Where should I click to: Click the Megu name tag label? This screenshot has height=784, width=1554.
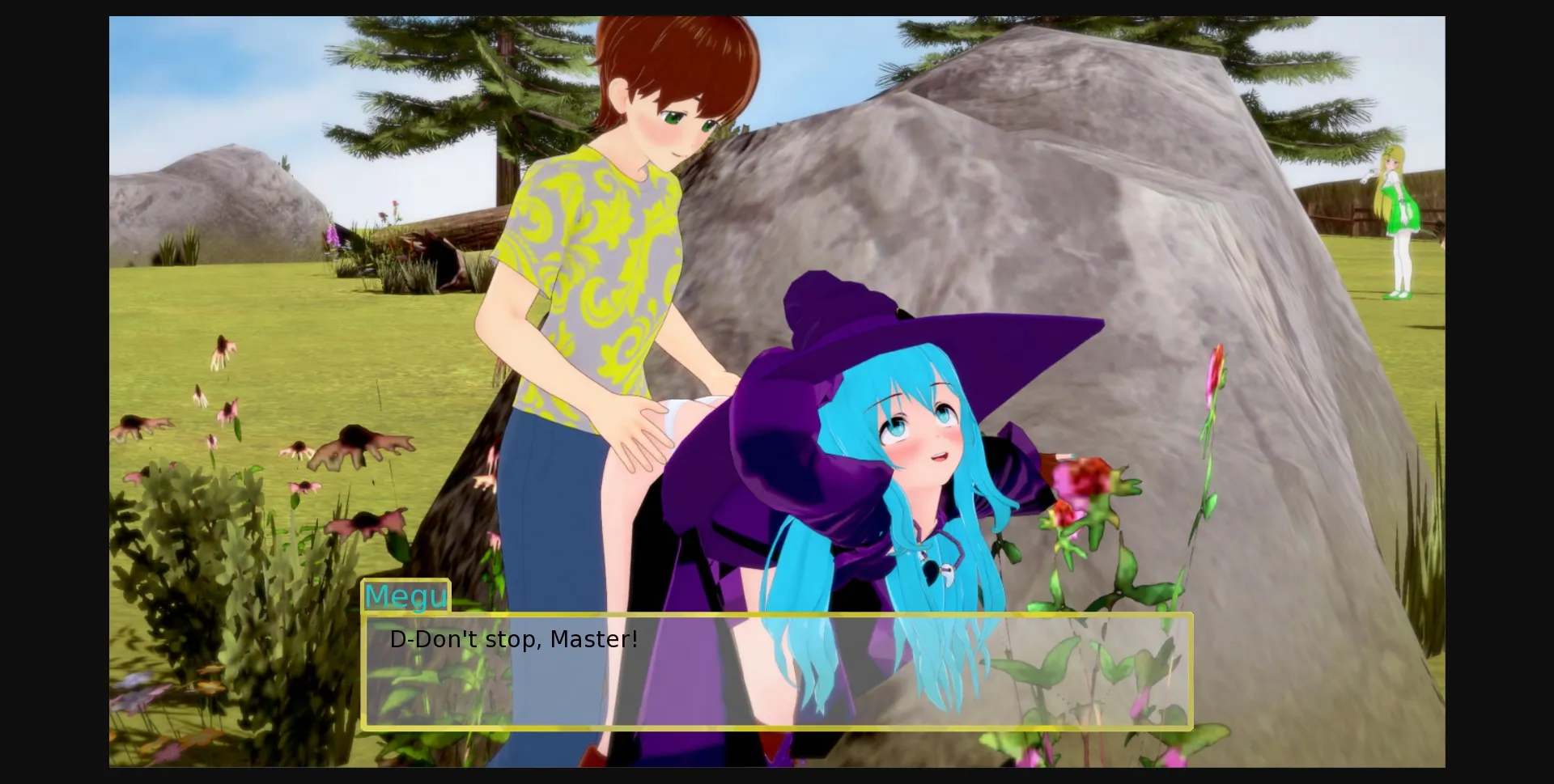click(406, 596)
